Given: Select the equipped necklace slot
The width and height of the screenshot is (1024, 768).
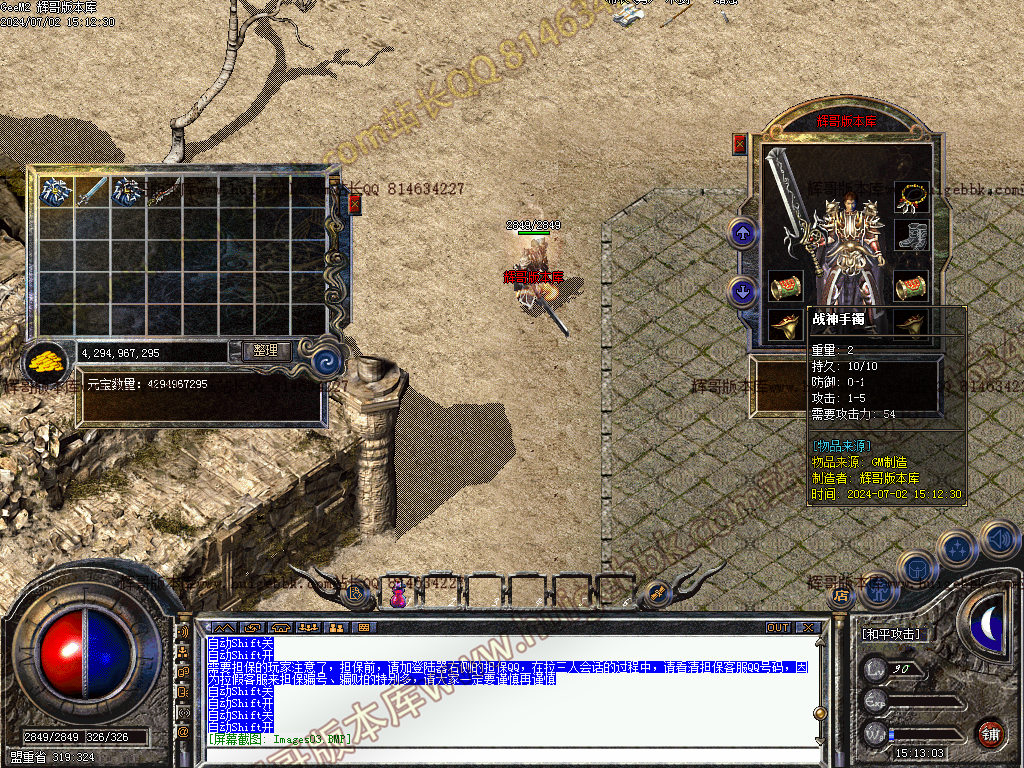Looking at the screenshot, I should point(911,197).
